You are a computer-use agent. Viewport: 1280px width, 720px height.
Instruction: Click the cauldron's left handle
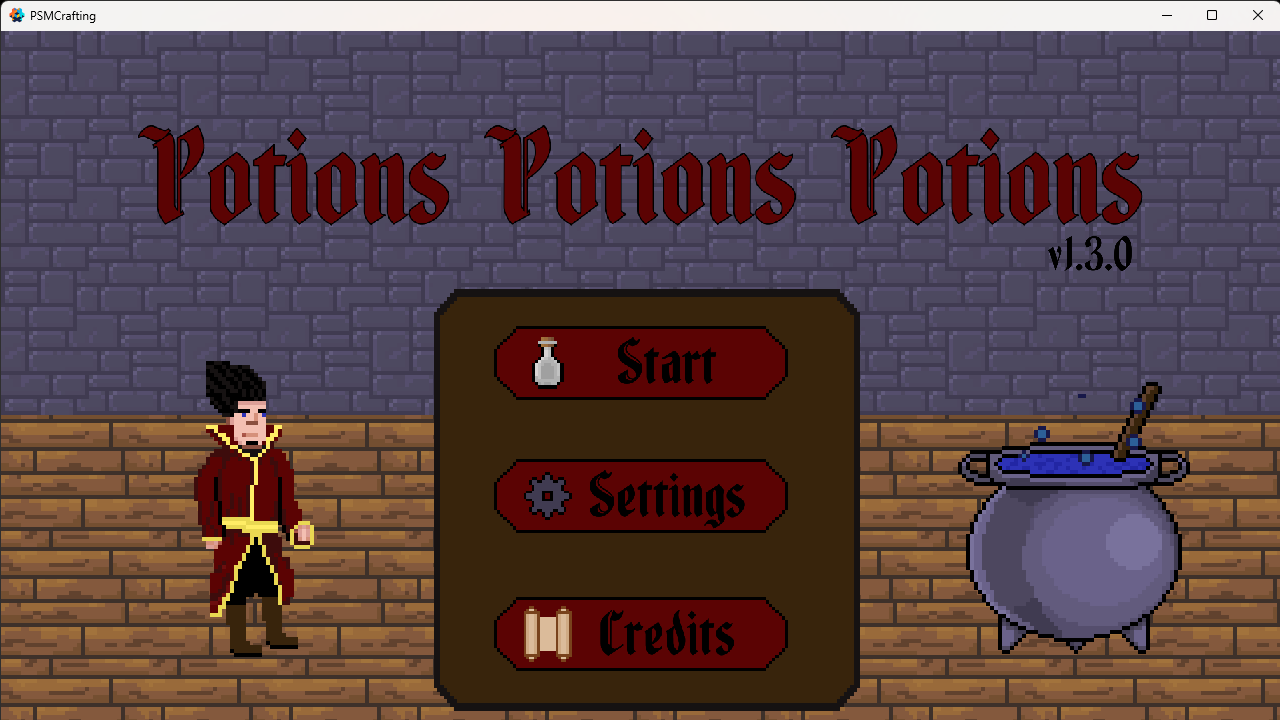point(970,465)
